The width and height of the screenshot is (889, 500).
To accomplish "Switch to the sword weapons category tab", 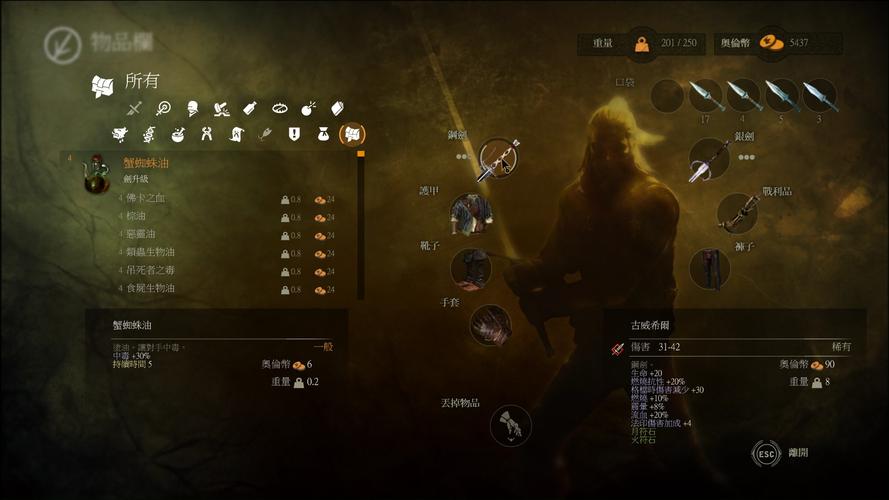I will point(135,108).
